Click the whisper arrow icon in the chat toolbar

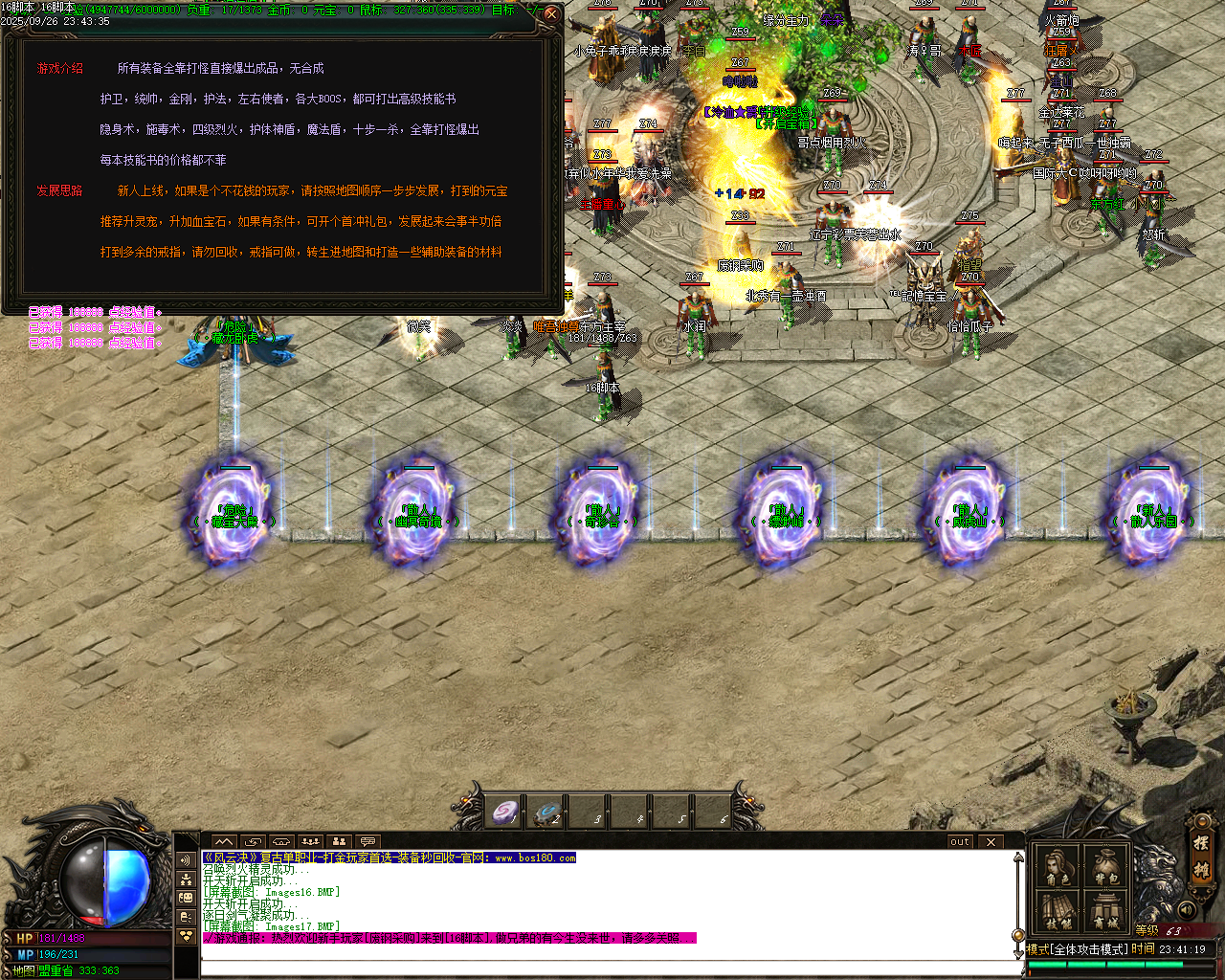(x=254, y=841)
